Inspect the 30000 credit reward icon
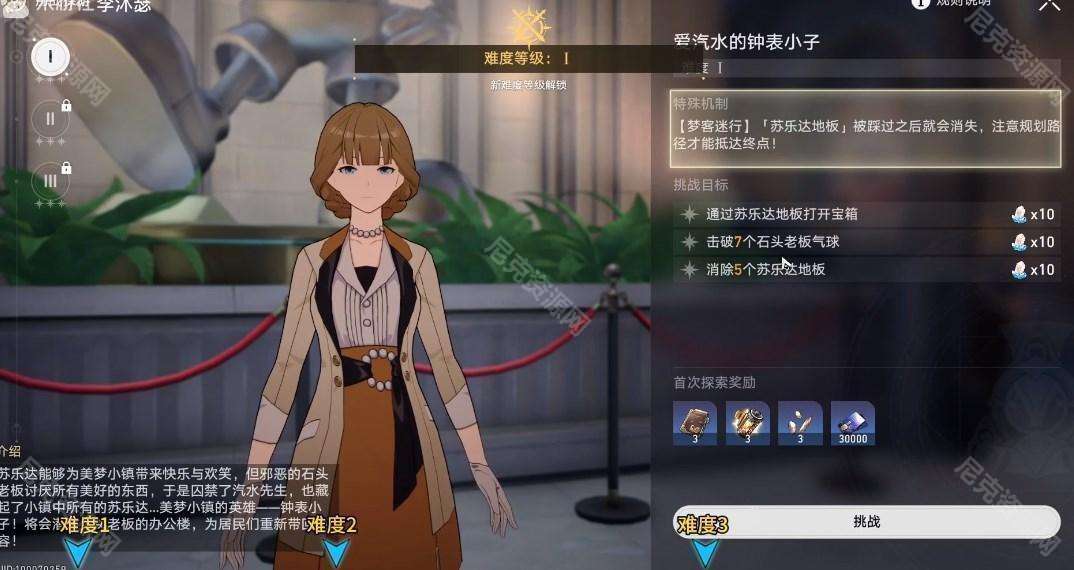Image resolution: width=1074 pixels, height=570 pixels. [852, 423]
